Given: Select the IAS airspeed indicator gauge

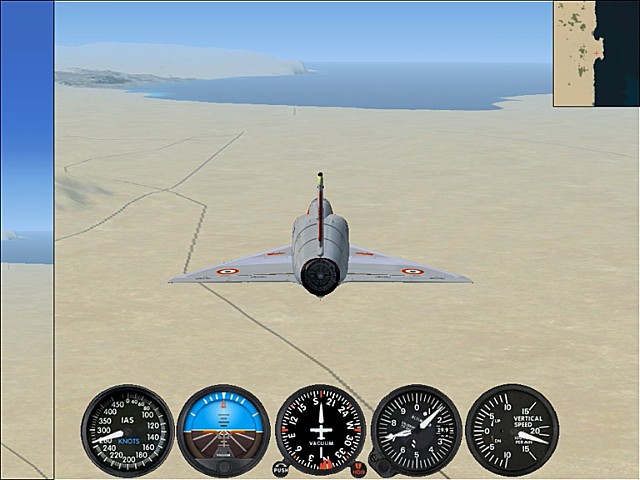Looking at the screenshot, I should click(x=127, y=430).
